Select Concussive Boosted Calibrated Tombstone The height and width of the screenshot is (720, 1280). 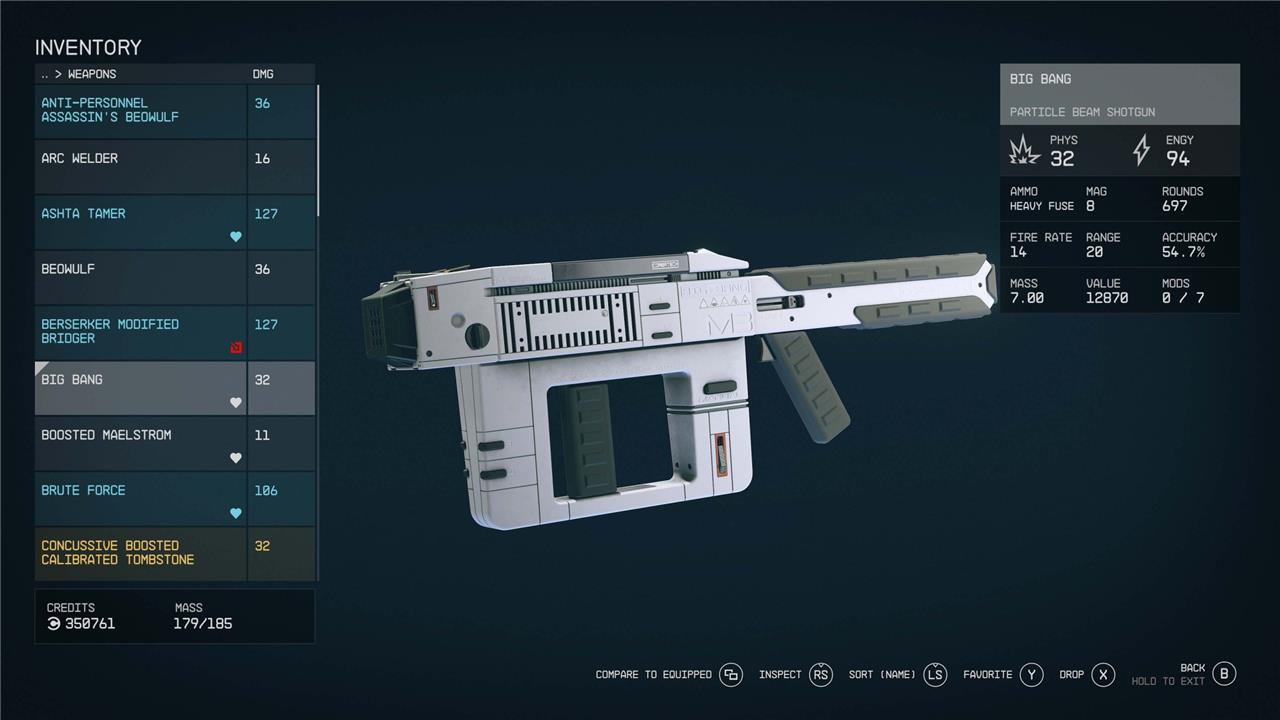(140, 553)
